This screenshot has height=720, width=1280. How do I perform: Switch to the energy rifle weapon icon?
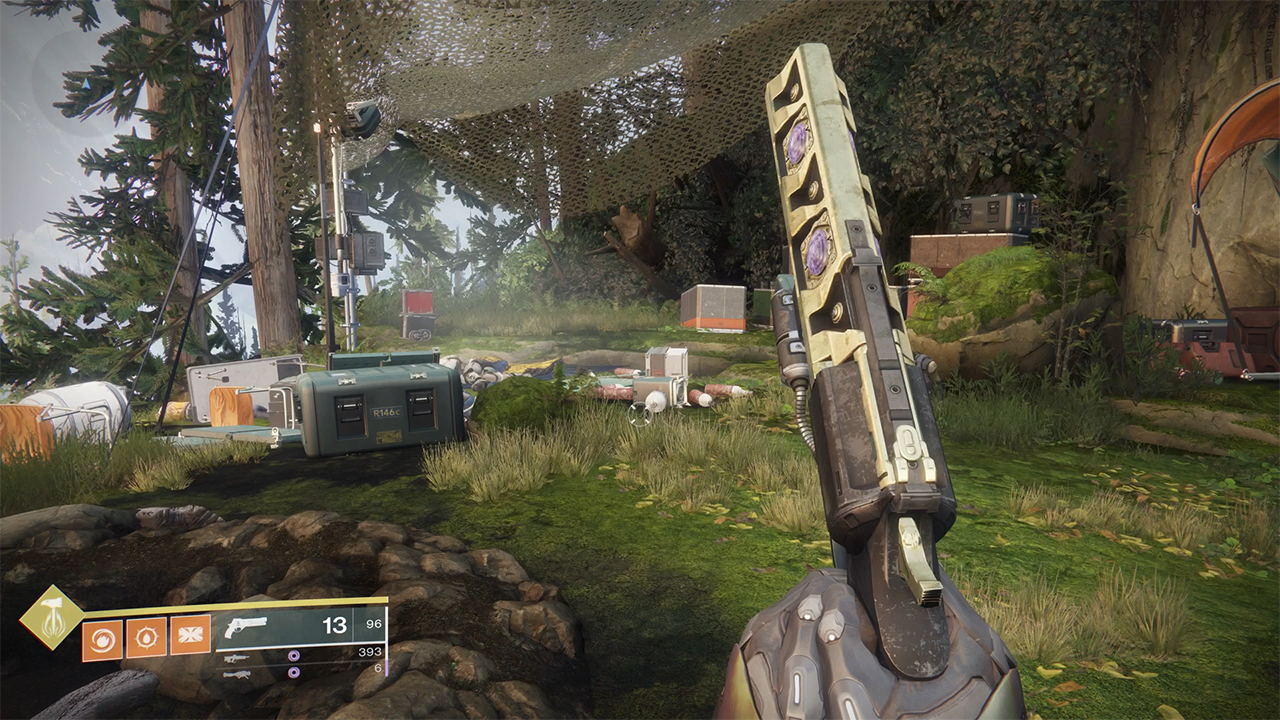click(237, 657)
